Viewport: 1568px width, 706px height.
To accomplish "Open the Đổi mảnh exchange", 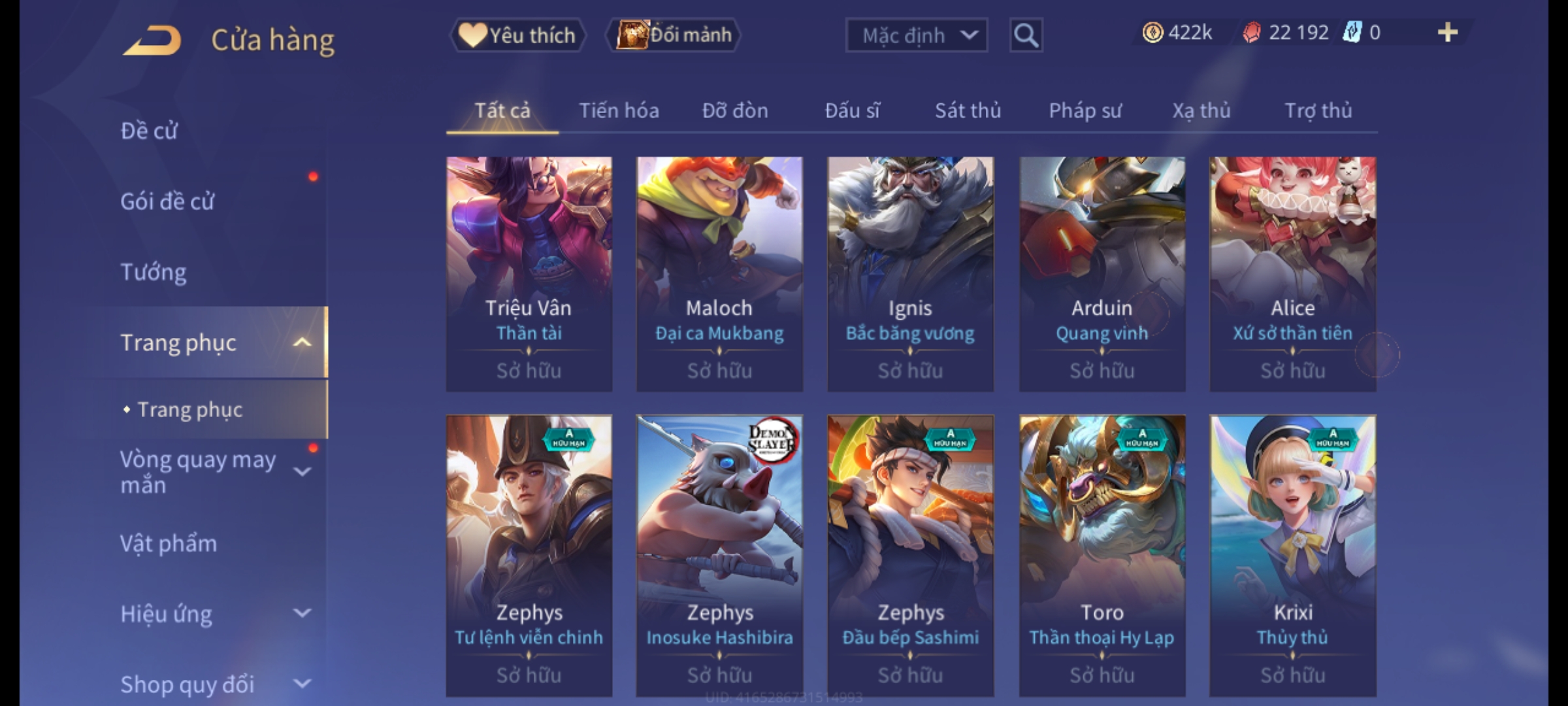I will pyautogui.click(x=674, y=35).
